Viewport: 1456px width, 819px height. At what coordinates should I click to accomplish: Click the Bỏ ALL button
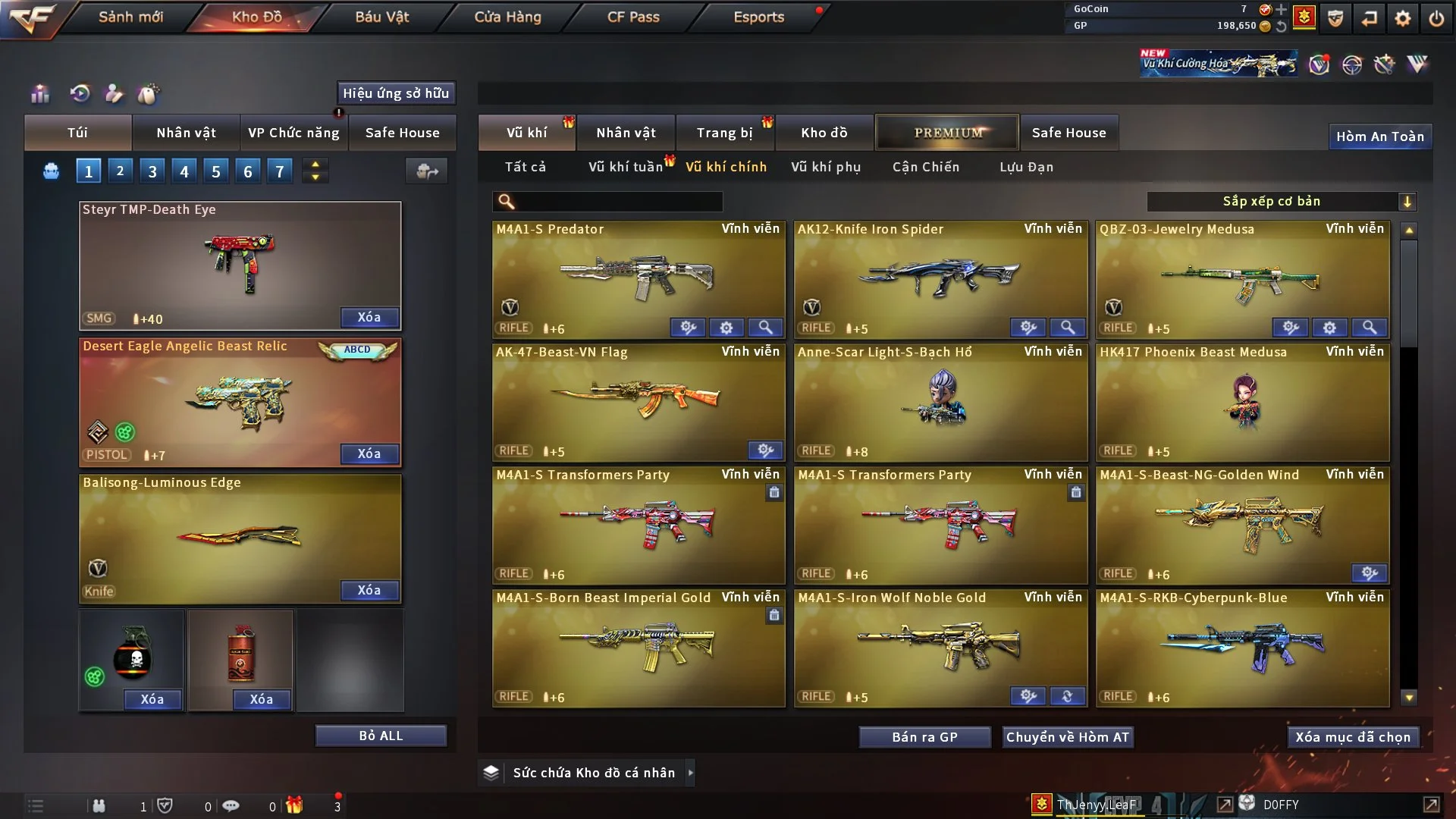381,736
